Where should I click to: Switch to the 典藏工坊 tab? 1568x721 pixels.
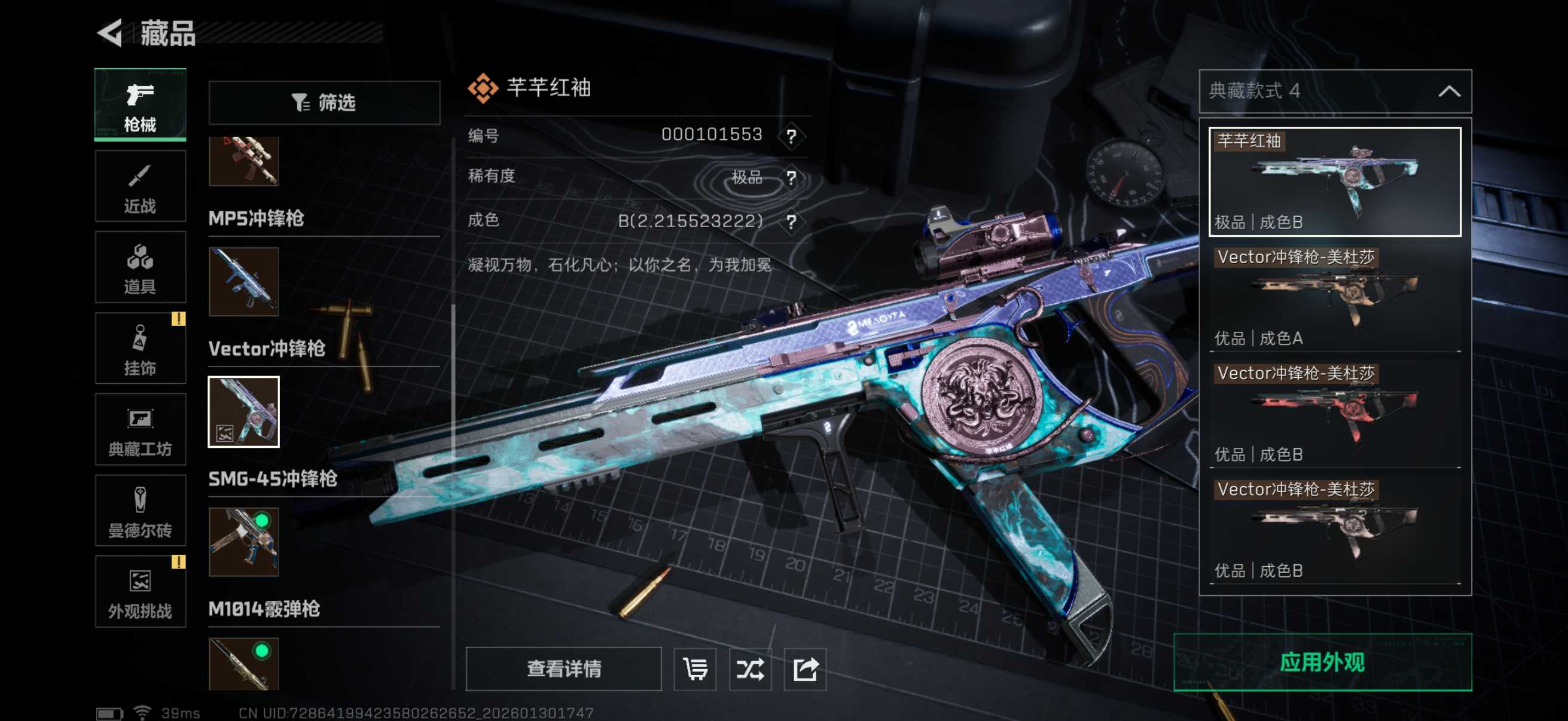pyautogui.click(x=140, y=430)
